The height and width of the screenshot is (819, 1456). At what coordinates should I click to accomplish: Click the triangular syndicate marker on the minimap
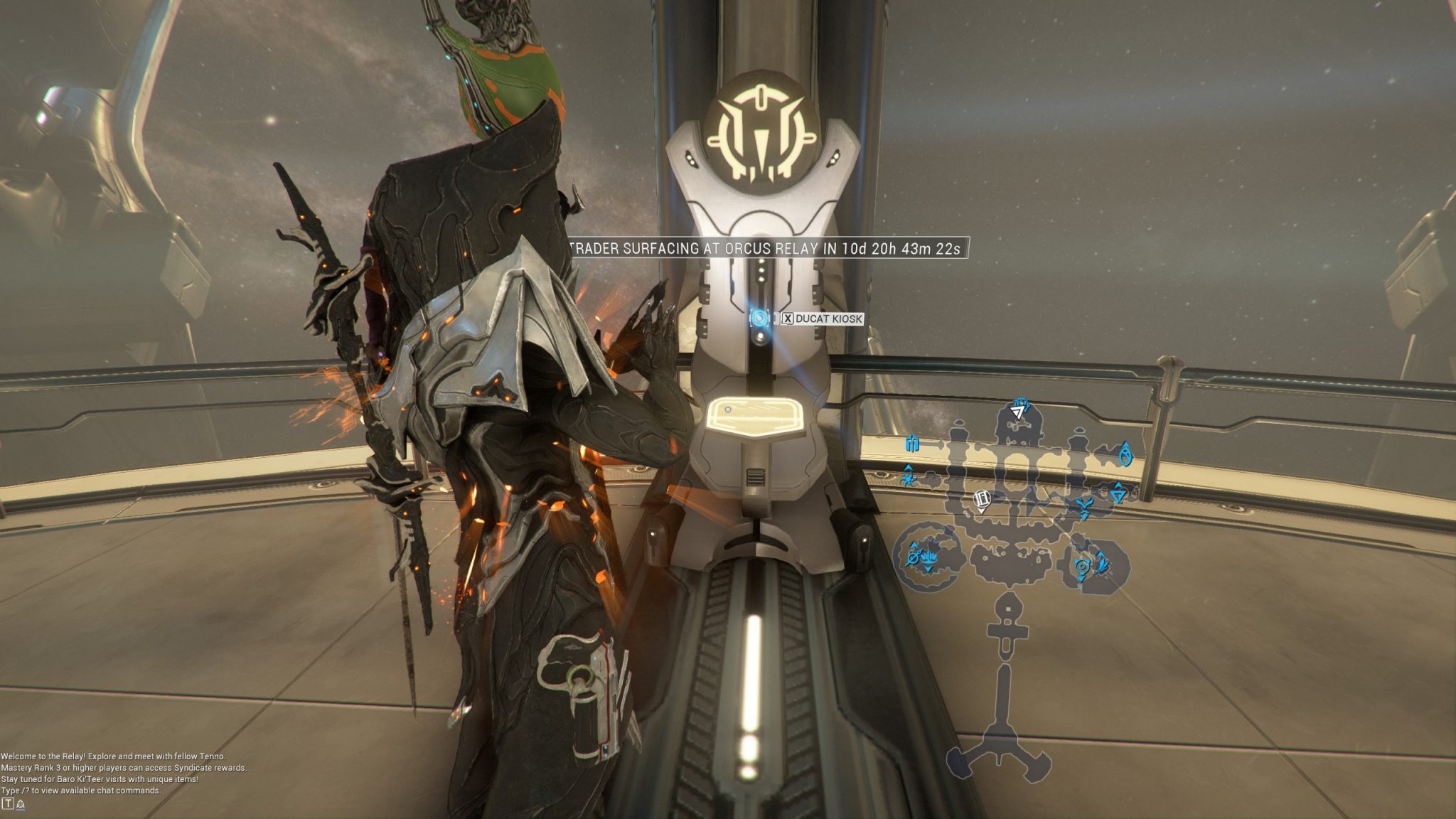(1118, 495)
